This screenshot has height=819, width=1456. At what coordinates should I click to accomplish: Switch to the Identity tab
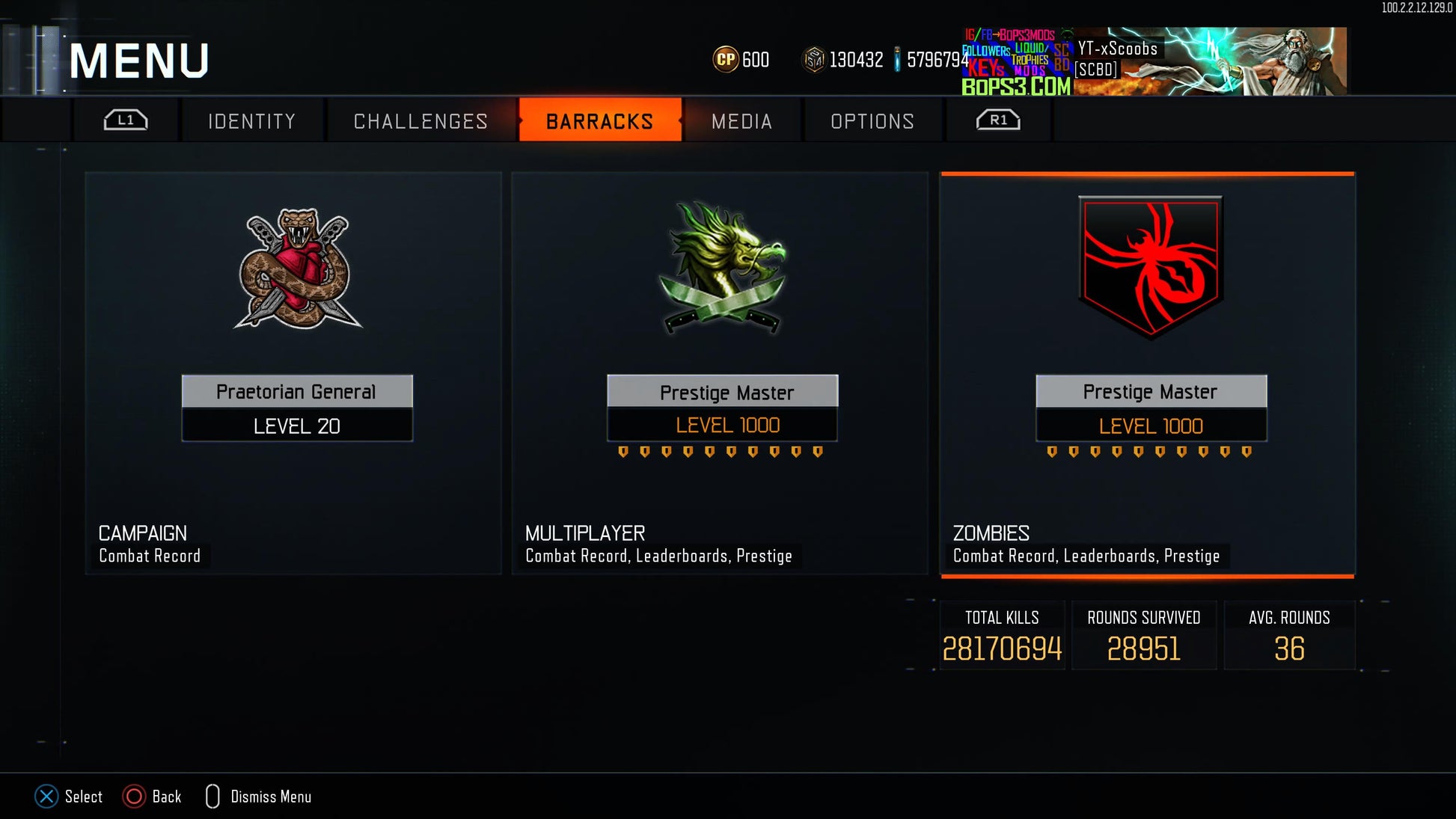pyautogui.click(x=252, y=121)
